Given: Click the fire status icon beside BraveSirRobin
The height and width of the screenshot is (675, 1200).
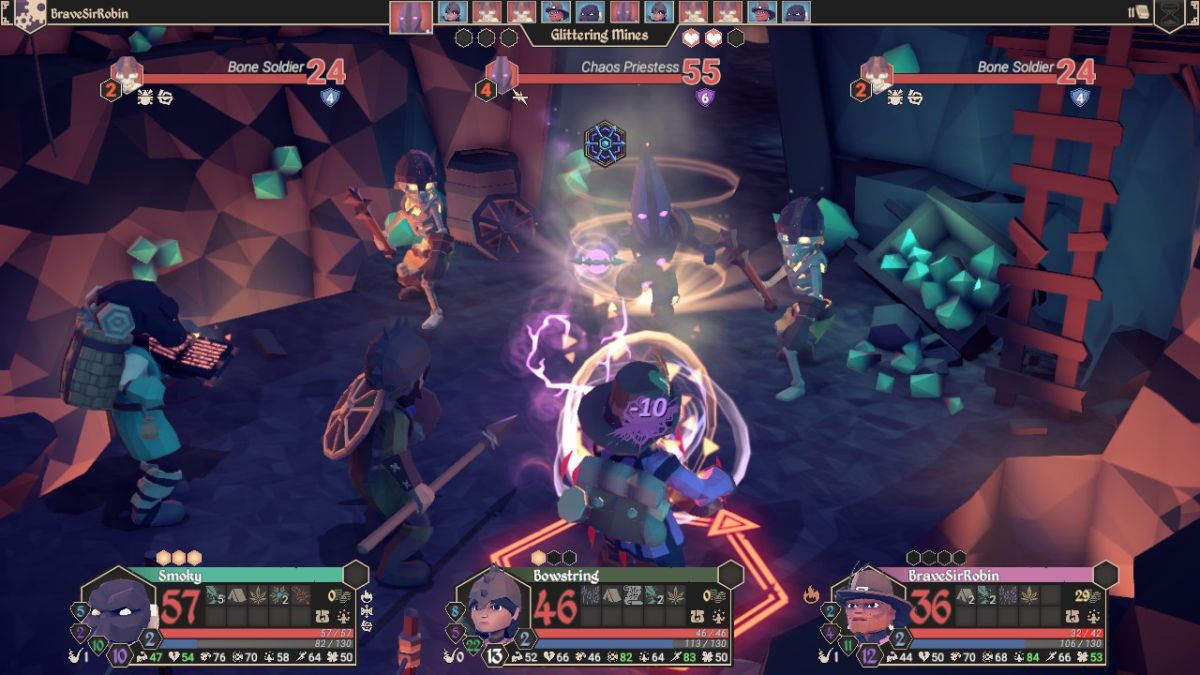Looking at the screenshot, I should click(x=810, y=595).
